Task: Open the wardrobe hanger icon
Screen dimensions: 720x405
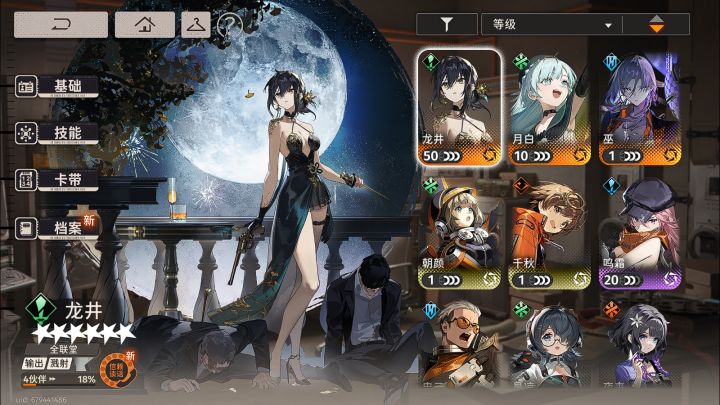Action: point(194,23)
